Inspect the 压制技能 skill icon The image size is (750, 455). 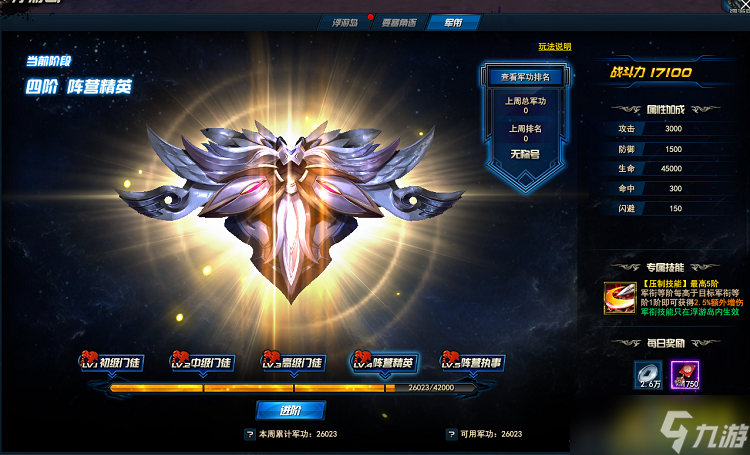616,298
